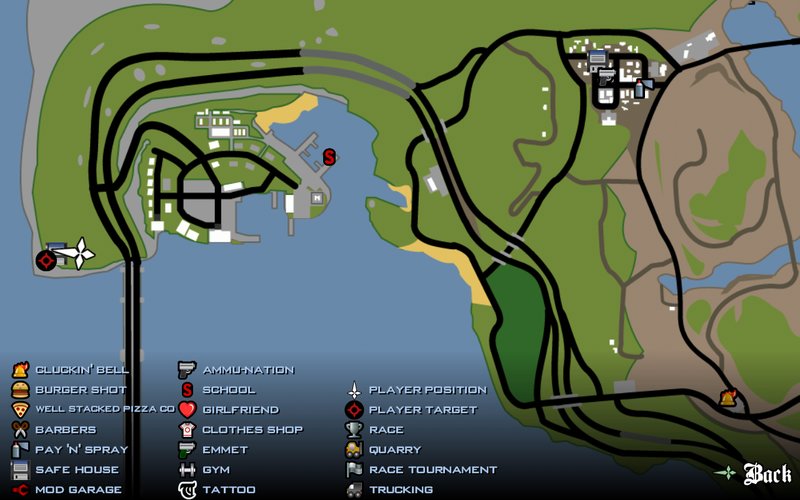800x500 pixels.
Task: Click the Race Tournament legend entry
Action: (x=432, y=470)
